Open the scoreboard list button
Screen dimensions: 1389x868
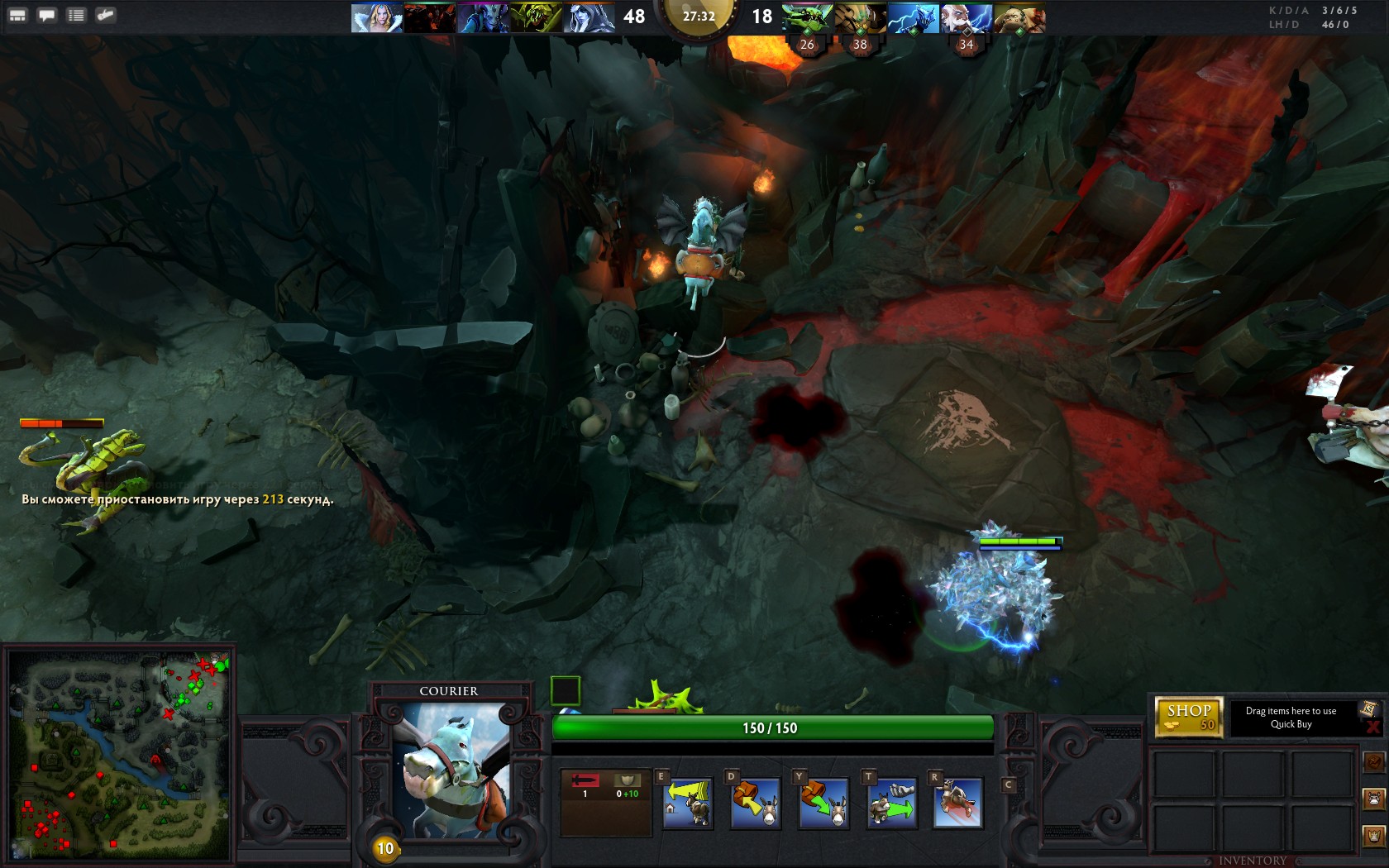pyautogui.click(x=76, y=15)
